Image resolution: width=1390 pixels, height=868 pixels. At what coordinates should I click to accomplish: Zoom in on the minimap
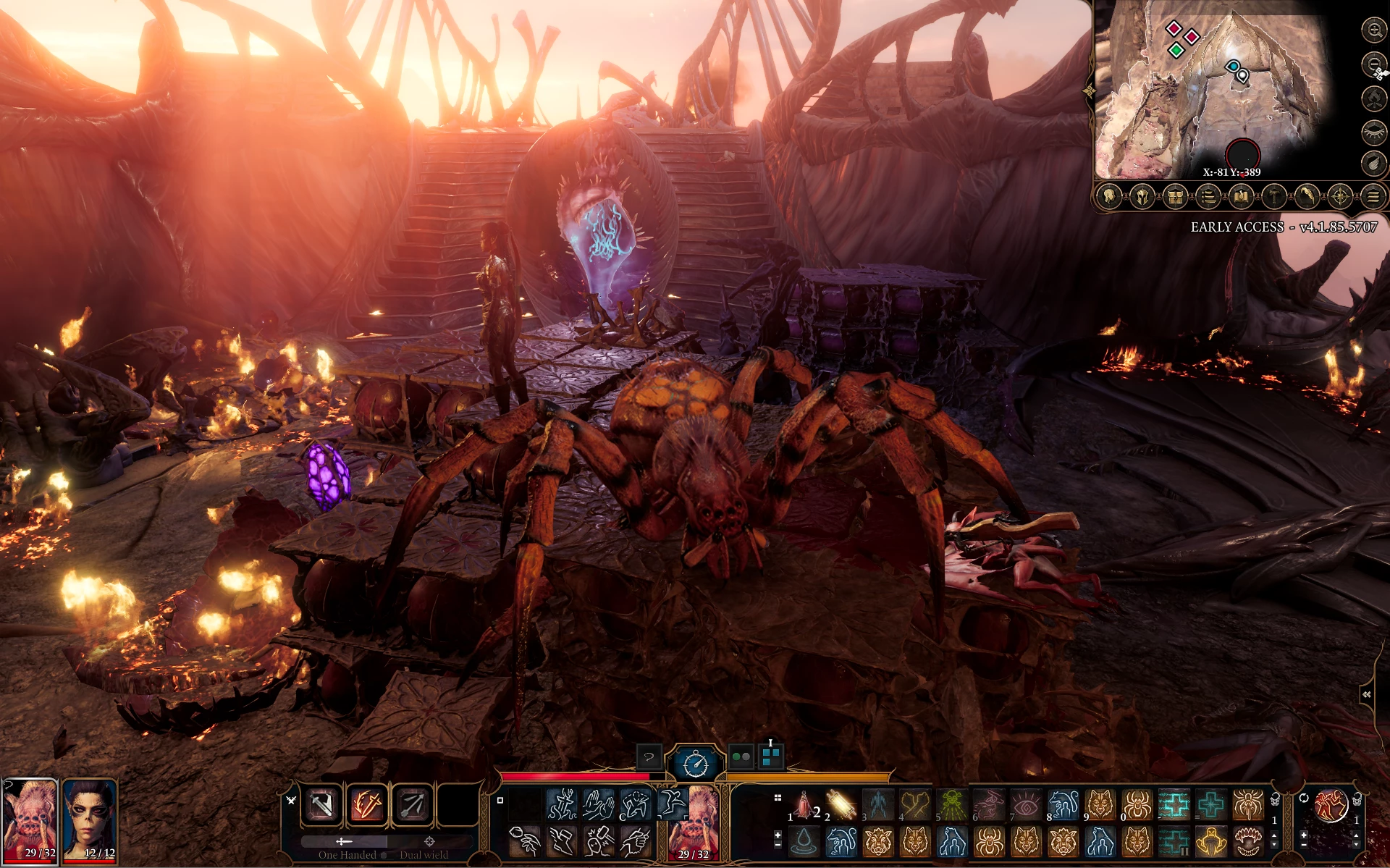tap(1373, 30)
